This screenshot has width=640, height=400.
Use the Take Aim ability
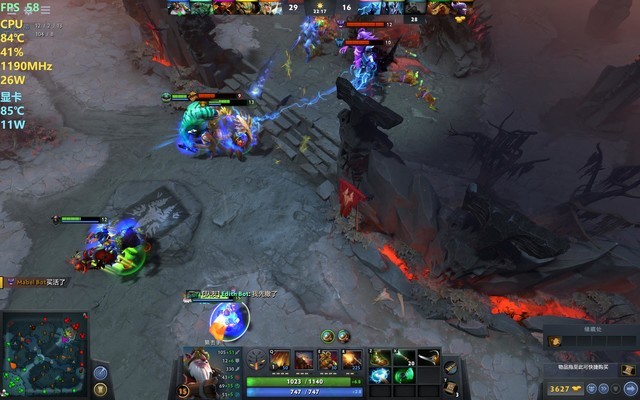click(x=328, y=360)
